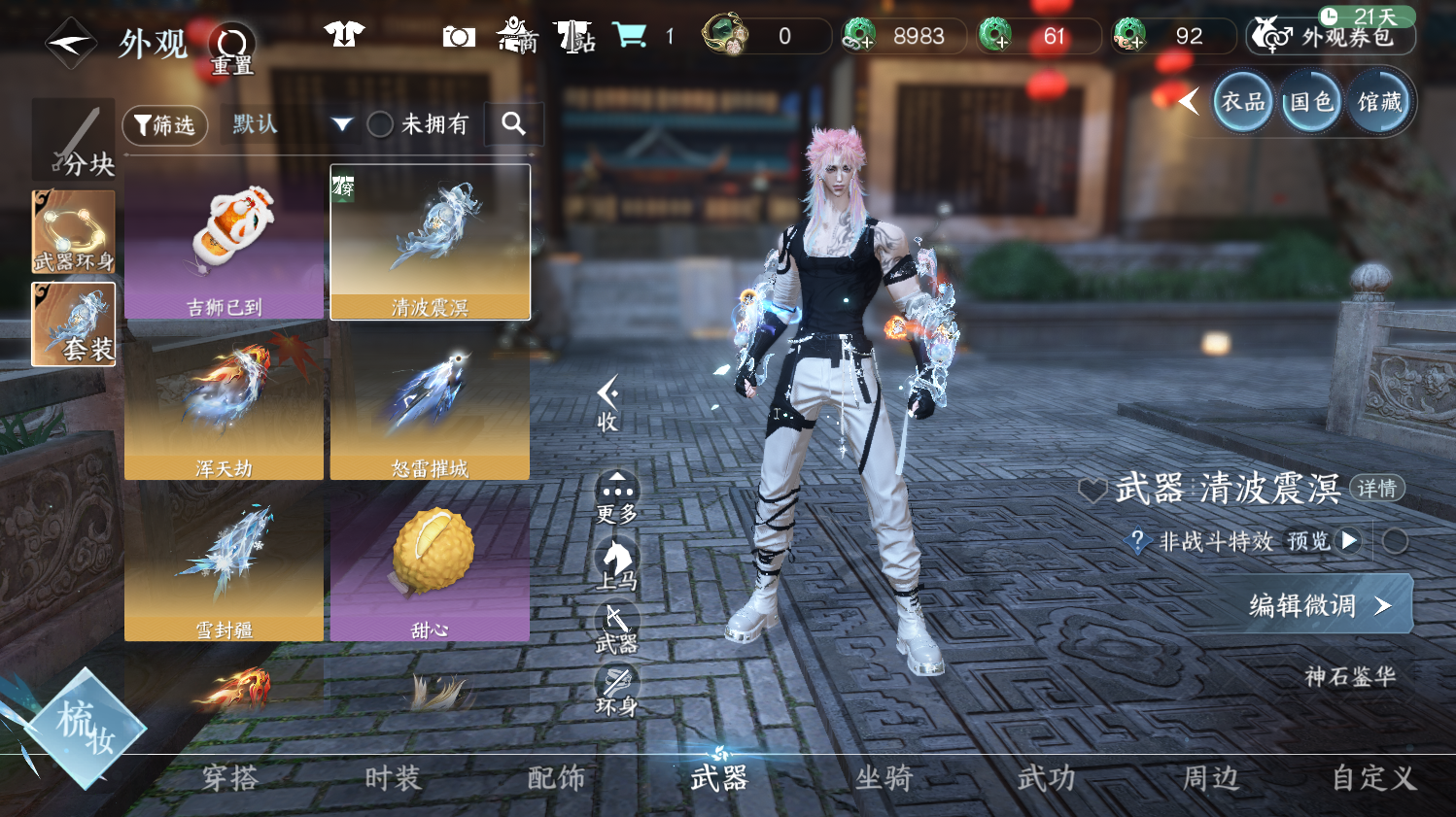Switch to the 自定义 tab
Image resolution: width=1456 pixels, height=817 pixels.
[x=1373, y=778]
